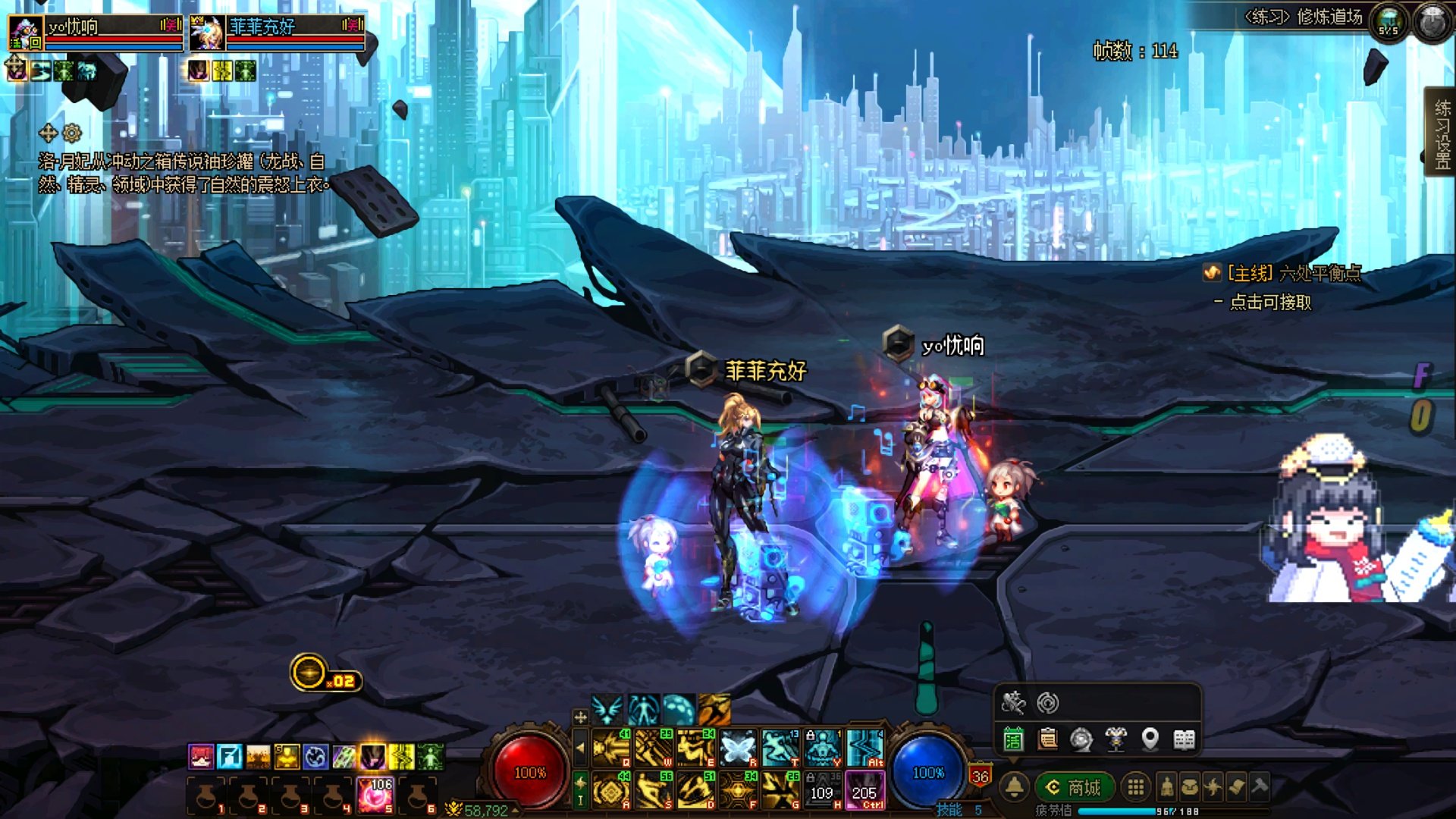Open the green activity calendar icon
The image size is (1456, 819).
click(x=1013, y=739)
